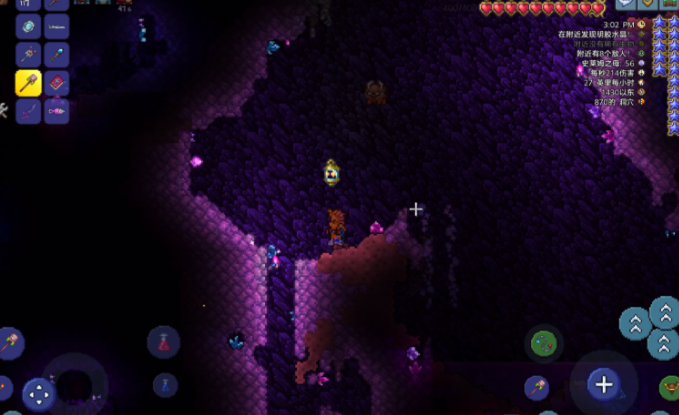Activate the green grappling hook button
The image size is (679, 415).
(x=545, y=345)
